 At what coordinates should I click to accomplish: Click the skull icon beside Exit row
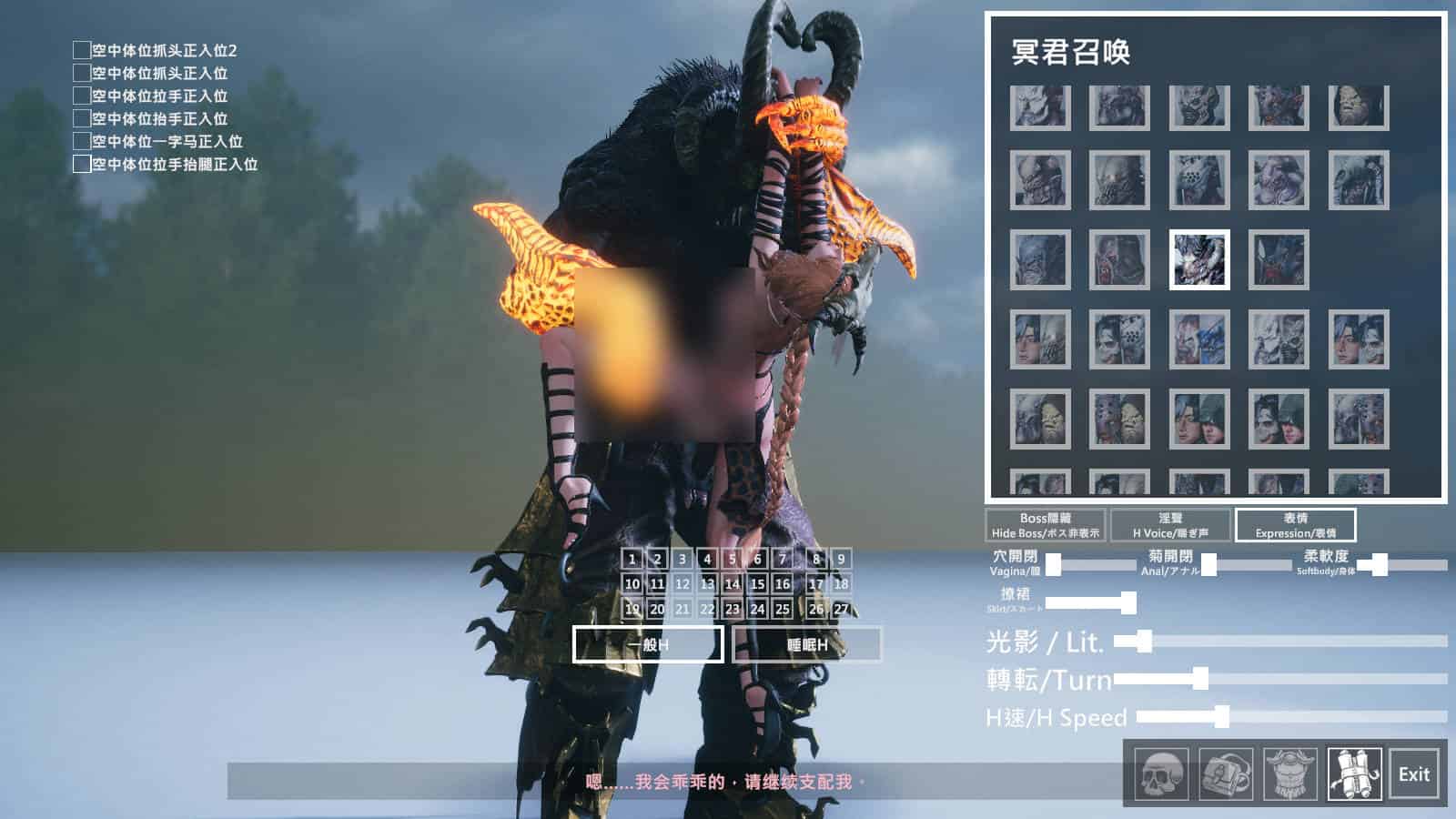point(1161,774)
